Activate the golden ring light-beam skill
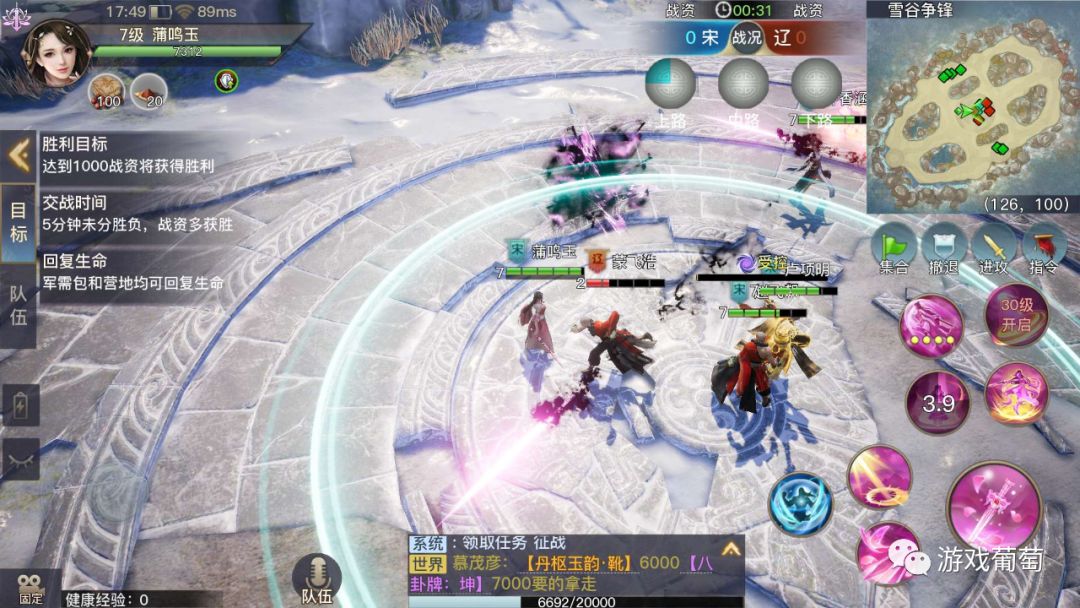 880,477
